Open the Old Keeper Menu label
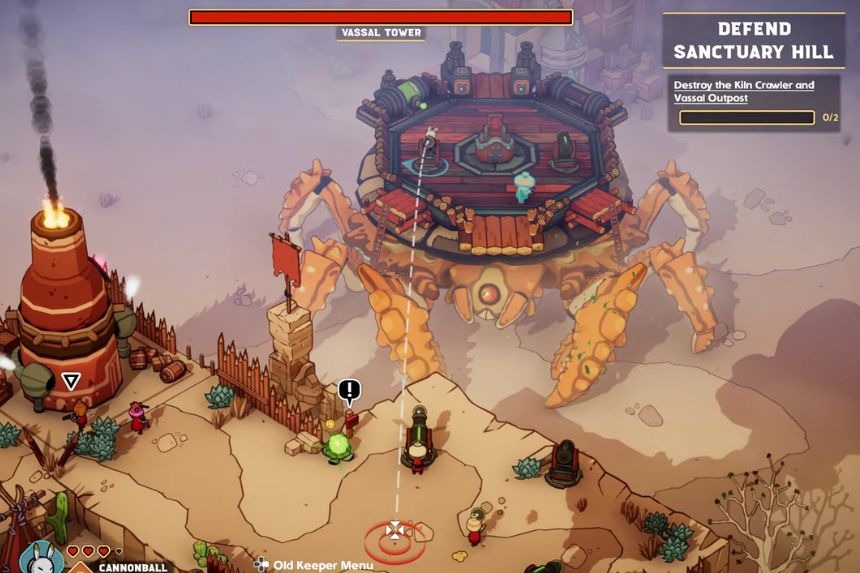The height and width of the screenshot is (573, 860). [x=322, y=565]
